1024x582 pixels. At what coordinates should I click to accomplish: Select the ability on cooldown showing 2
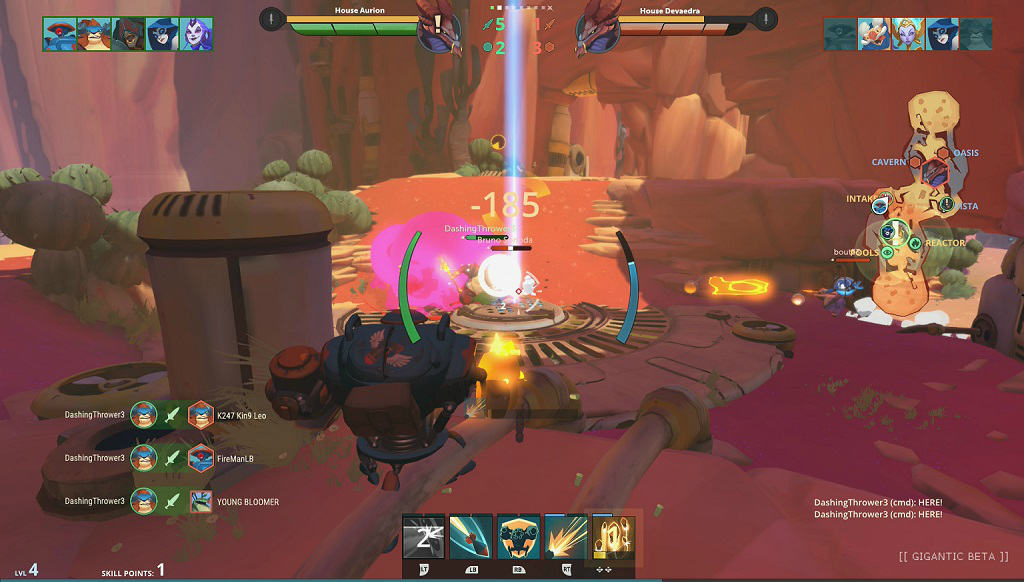pos(423,537)
